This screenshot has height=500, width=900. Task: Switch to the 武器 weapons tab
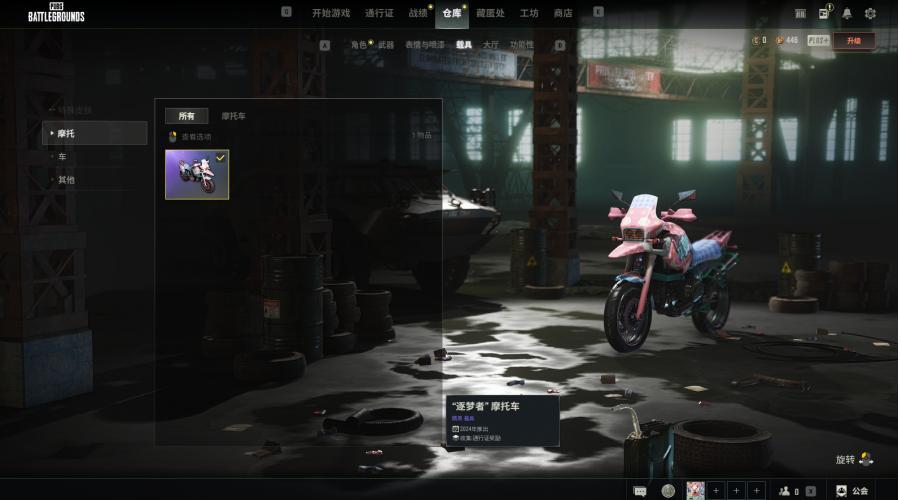coord(386,45)
